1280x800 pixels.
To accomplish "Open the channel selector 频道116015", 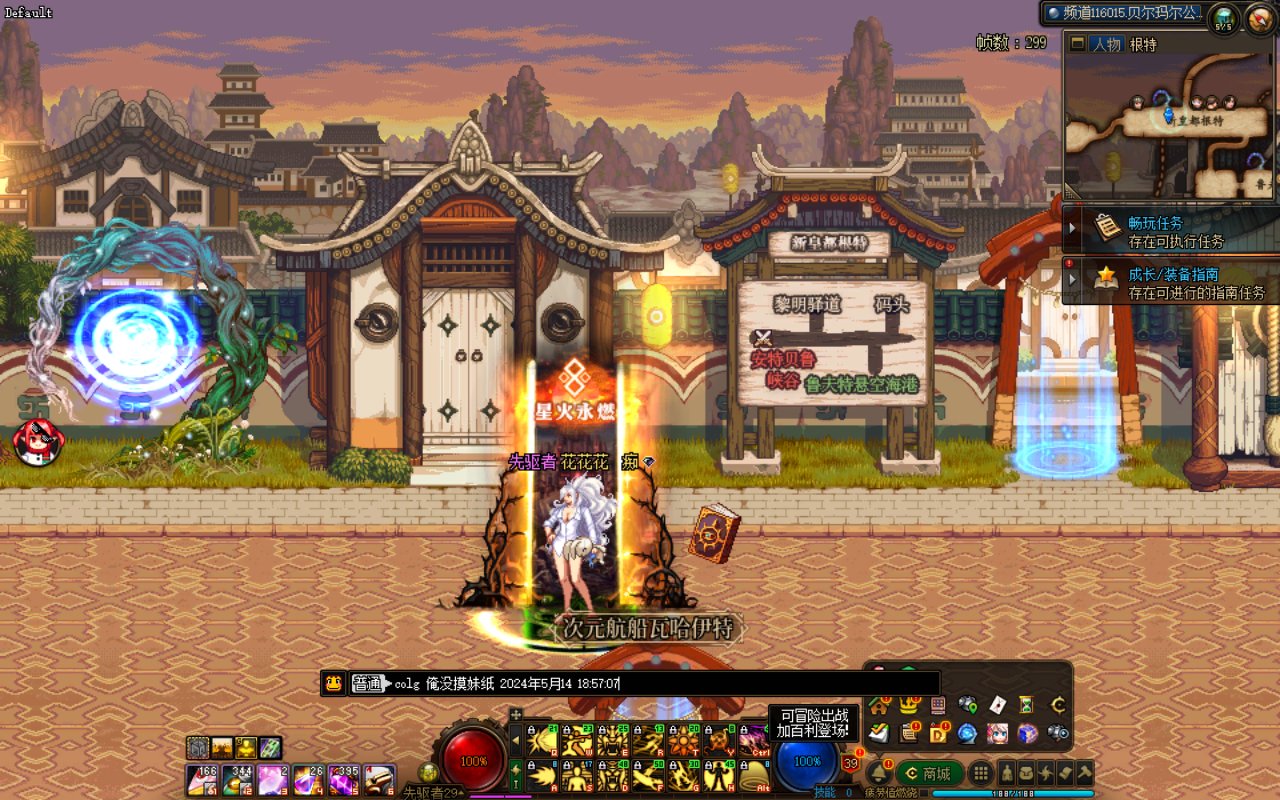I will [1122, 13].
